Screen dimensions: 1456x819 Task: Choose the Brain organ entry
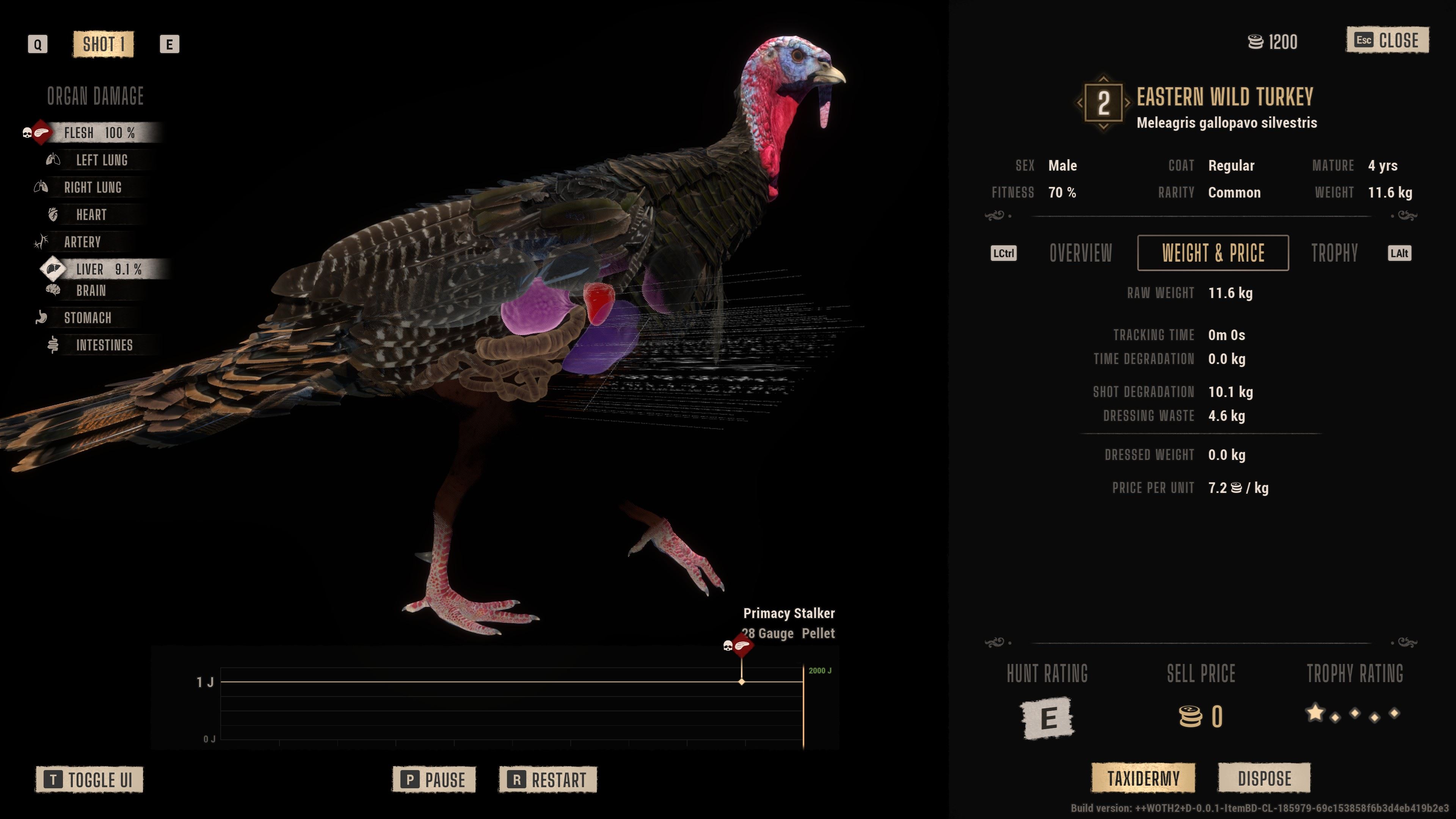tap(91, 291)
